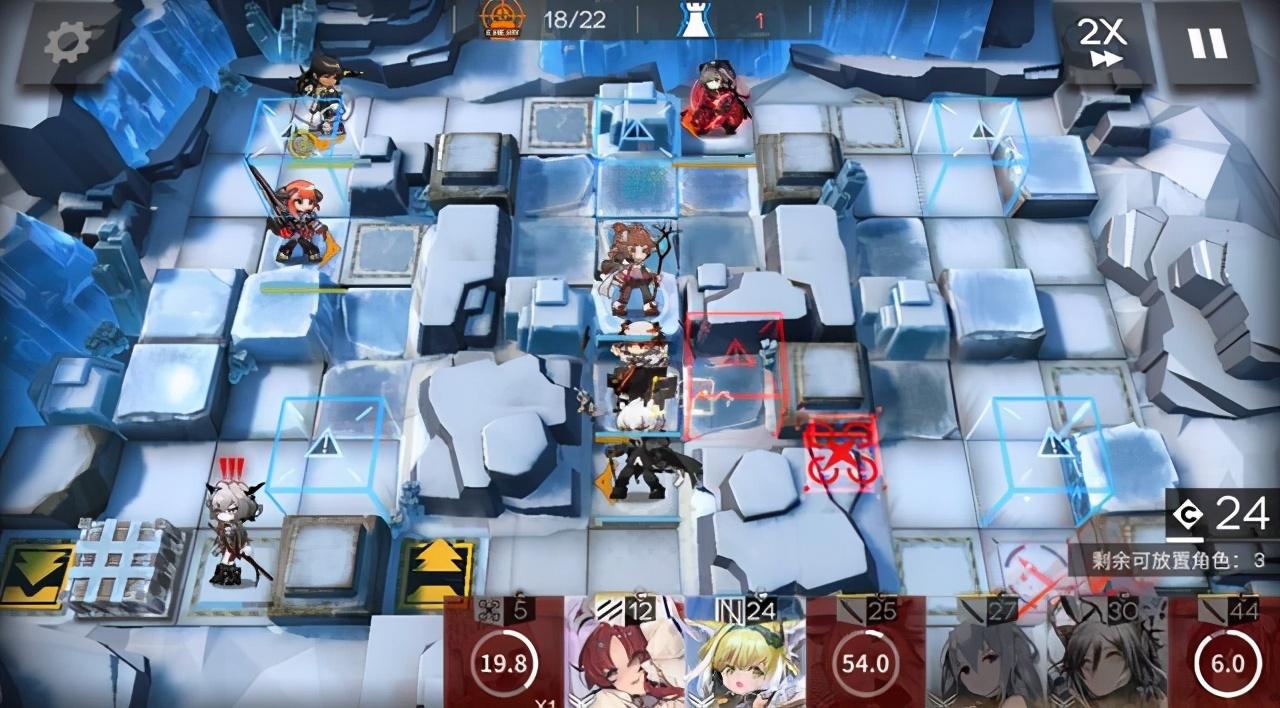Select the red-haired operator card costing 12
Screen dimensions: 1280x708
624,655
